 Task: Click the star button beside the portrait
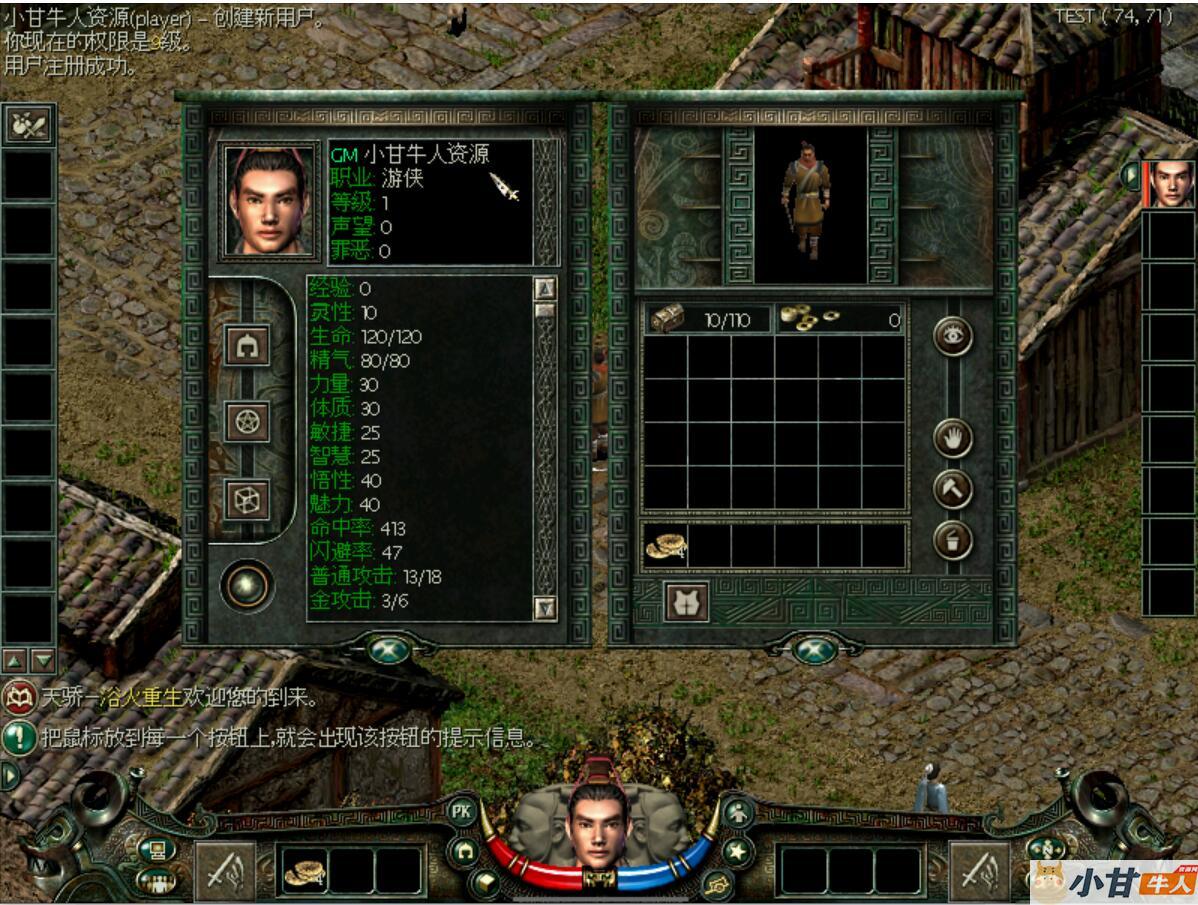pos(738,851)
